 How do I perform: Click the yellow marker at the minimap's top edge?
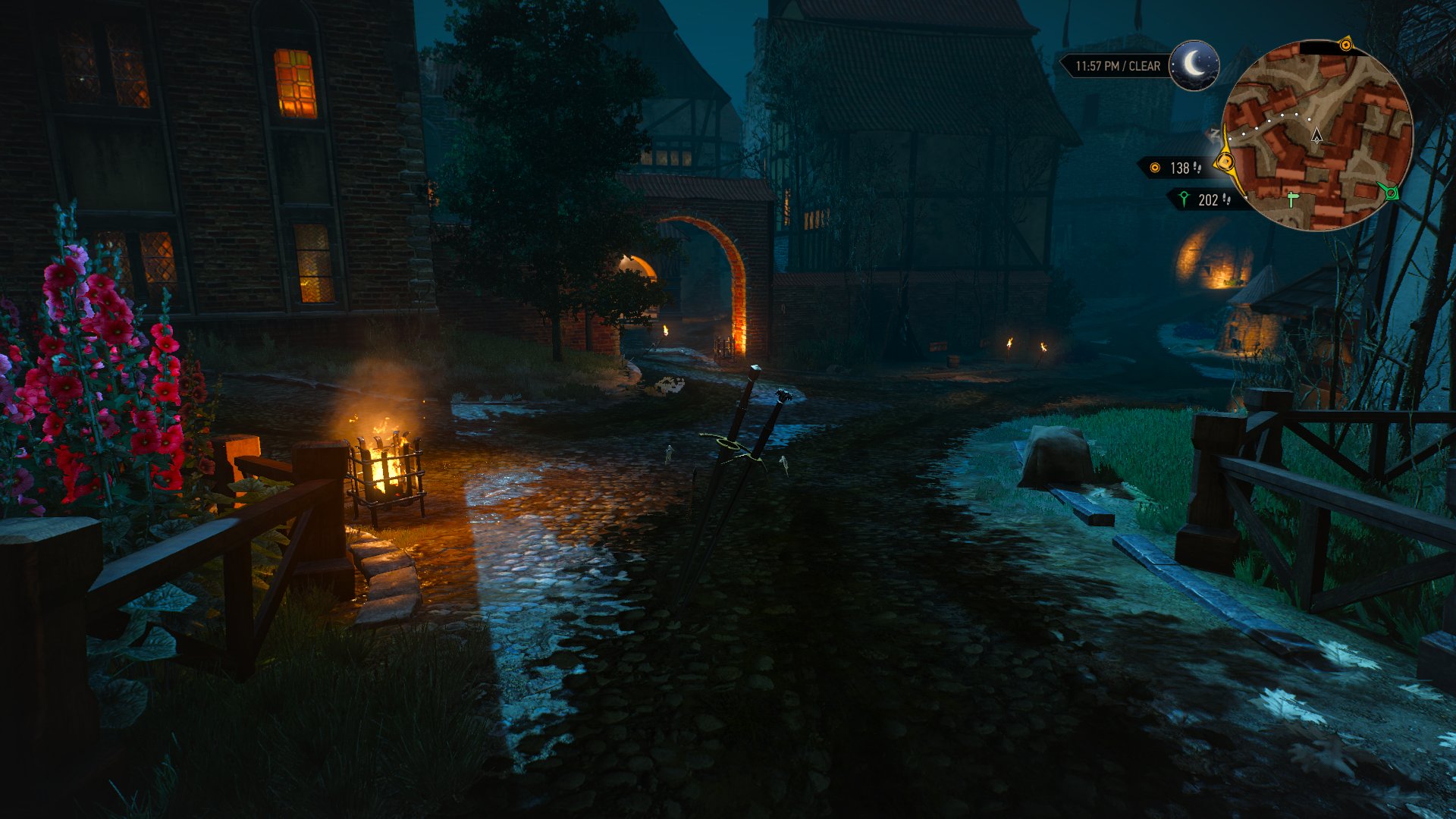pos(1348,44)
